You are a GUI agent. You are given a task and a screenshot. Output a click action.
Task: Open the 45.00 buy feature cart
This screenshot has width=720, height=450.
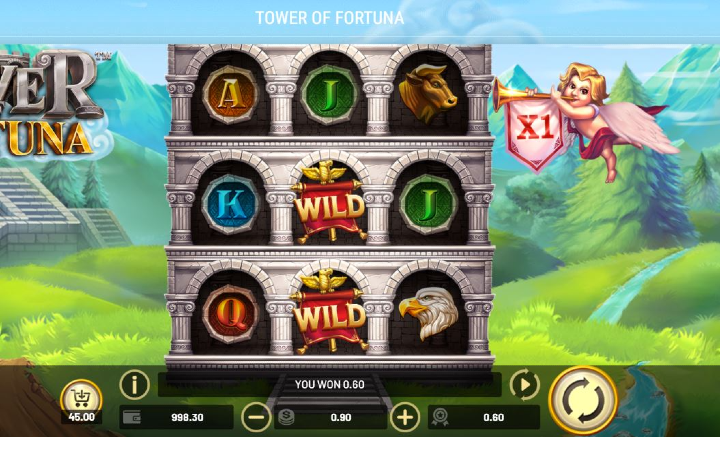80,401
